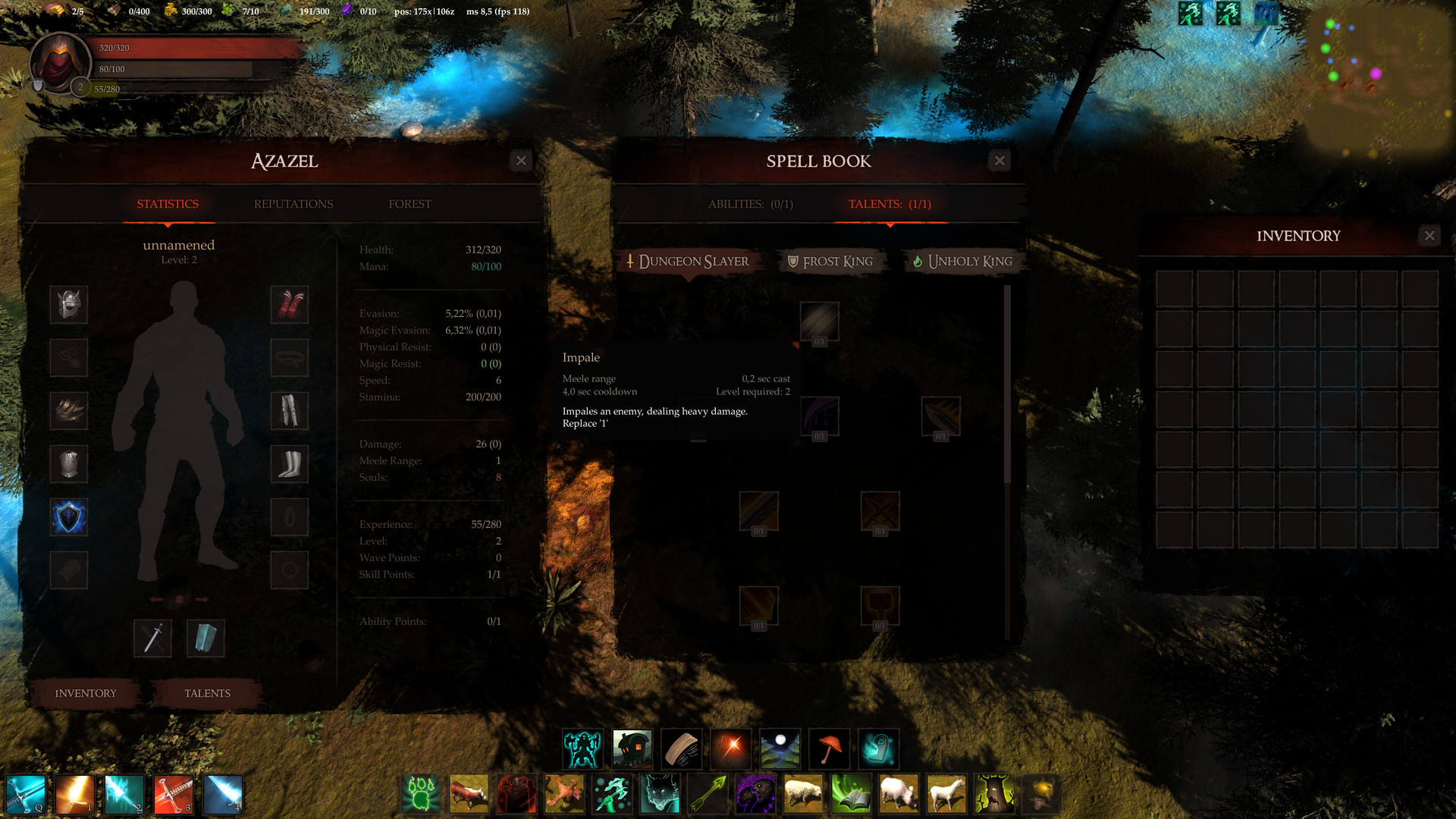Click the caravan wagon icon above the hotbar
This screenshot has width=1456, height=819.
[x=632, y=748]
